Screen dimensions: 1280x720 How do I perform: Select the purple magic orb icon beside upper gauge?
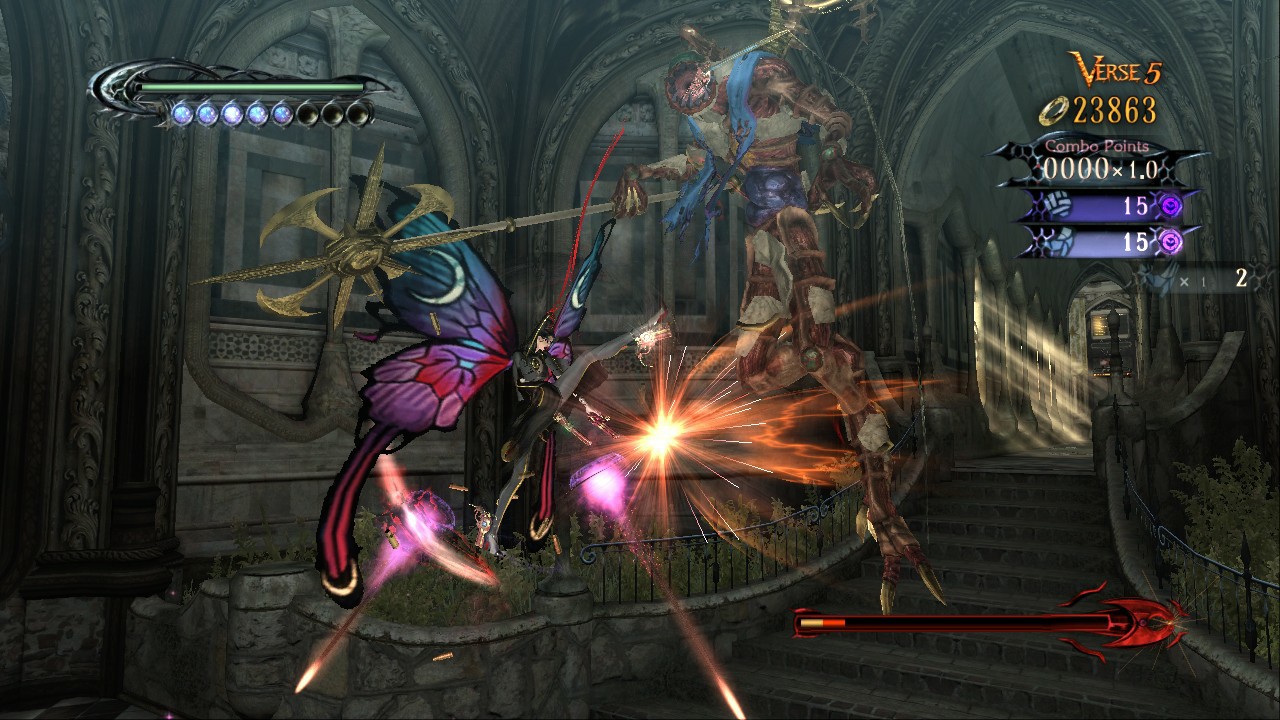tap(1168, 205)
